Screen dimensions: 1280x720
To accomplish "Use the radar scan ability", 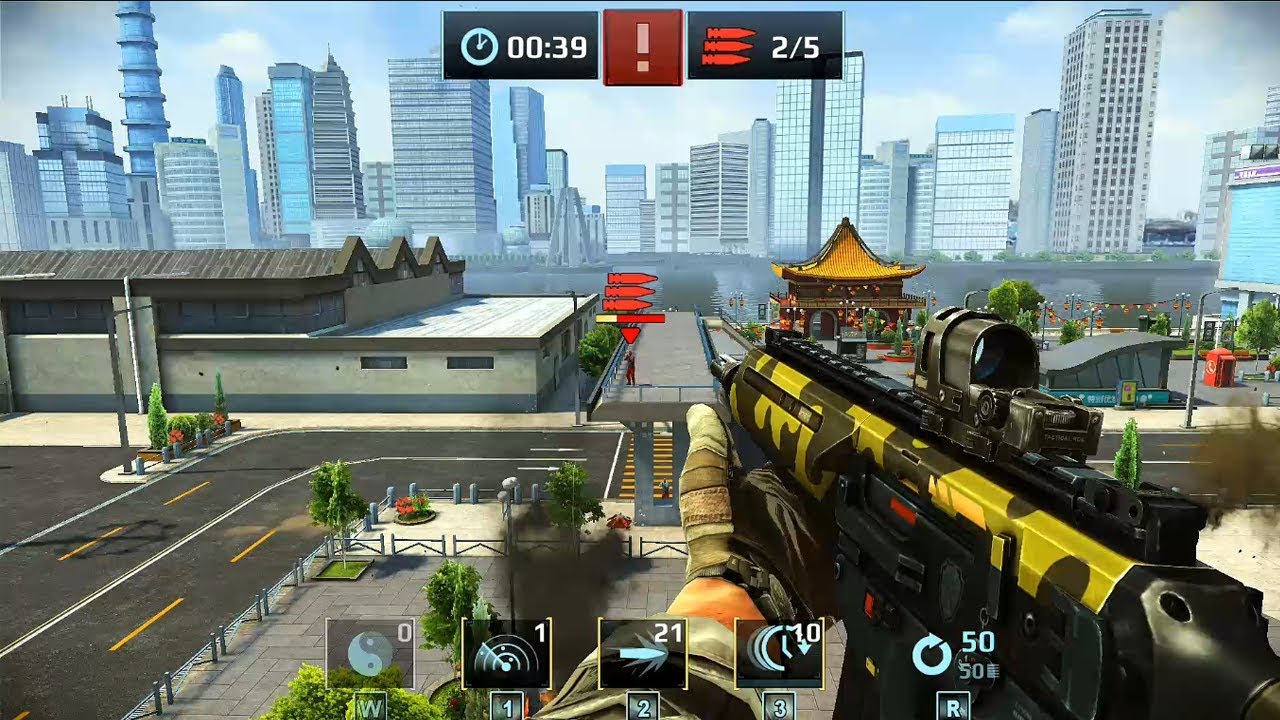I will point(506,653).
